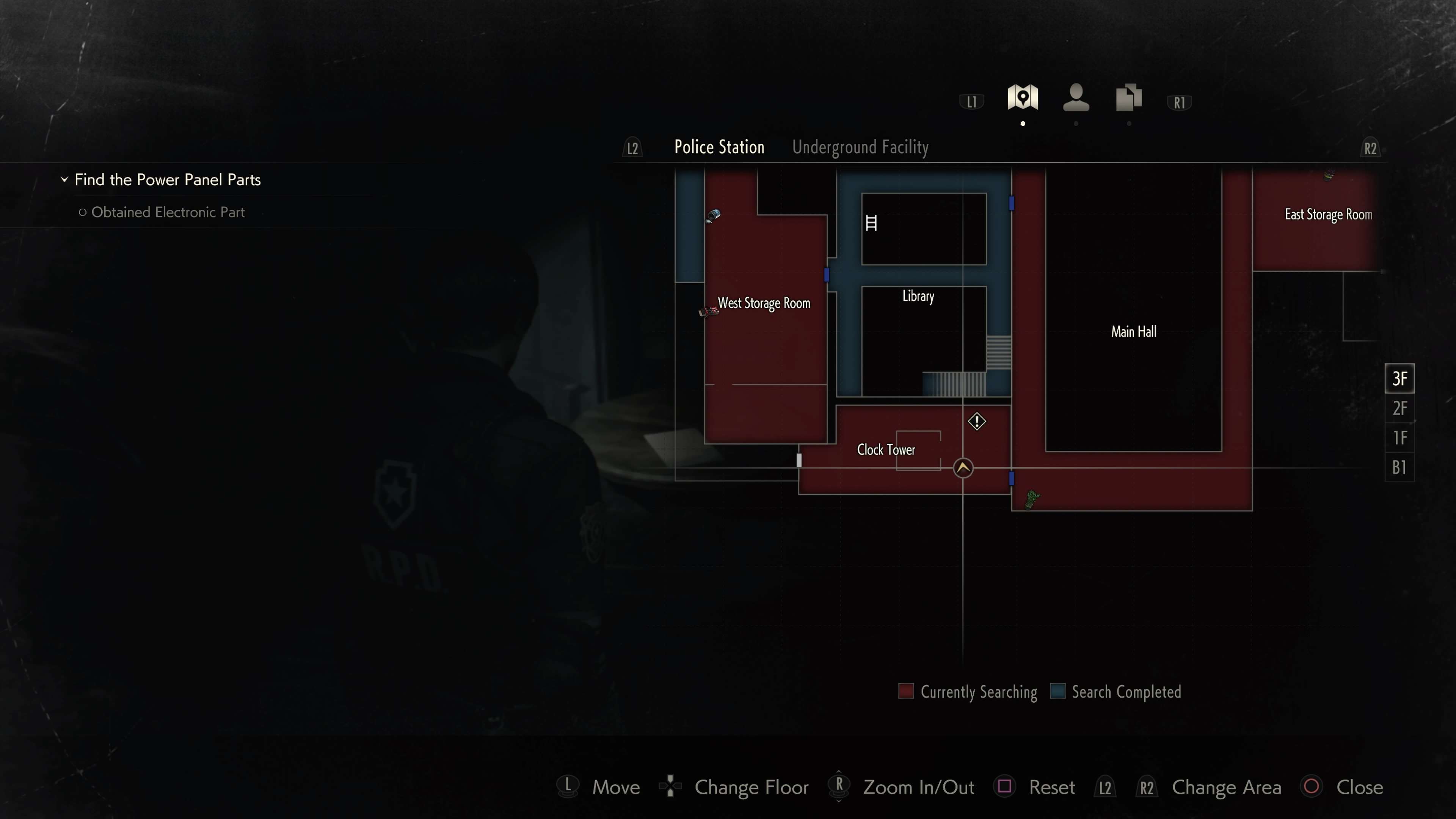Viewport: 1456px width, 819px height.
Task: Switch to the files documents tab
Action: [x=1129, y=98]
